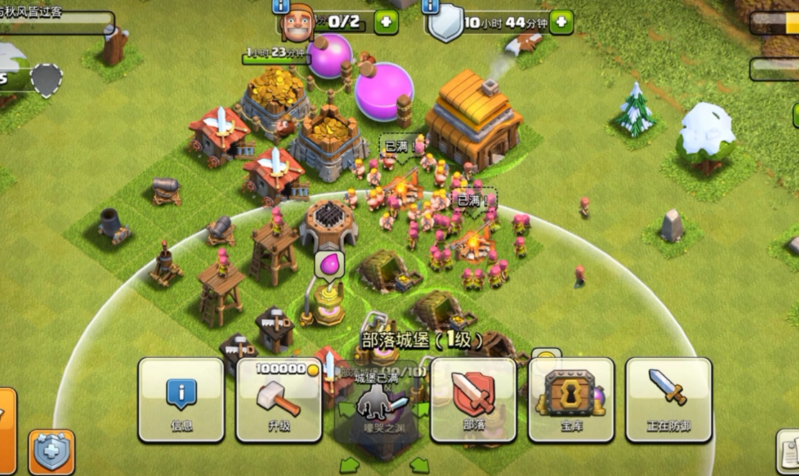Show shield info via the blue i icon
Viewport: 799px width, 476px height.
[x=432, y=5]
